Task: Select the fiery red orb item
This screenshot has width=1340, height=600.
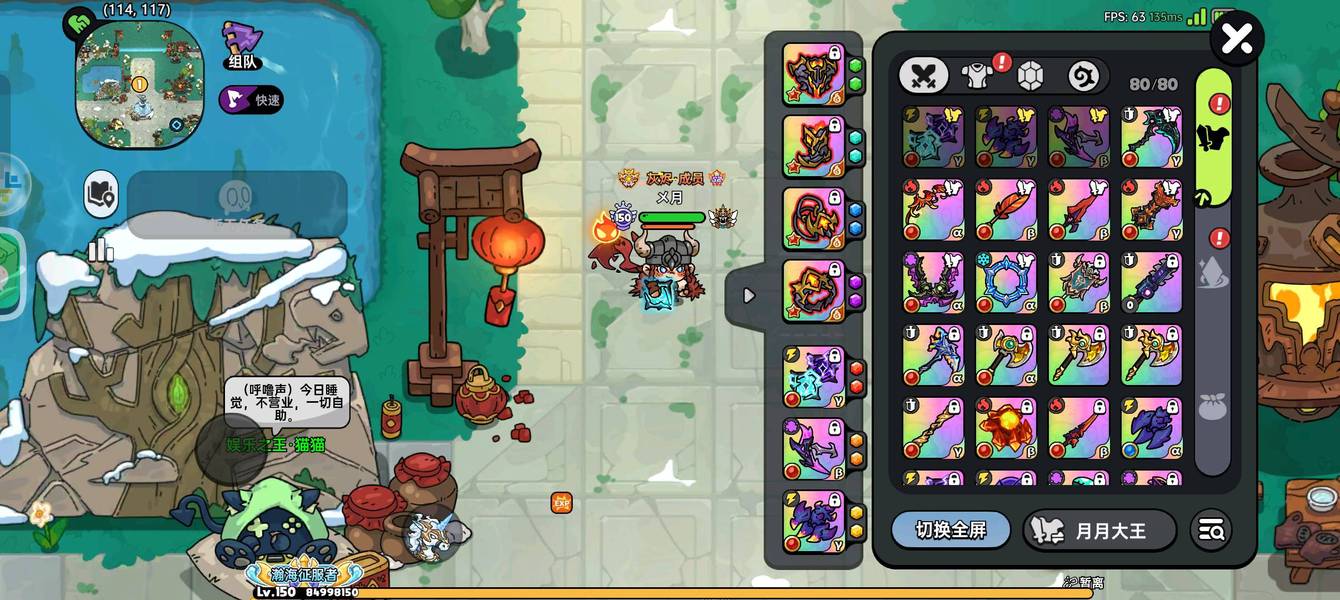Action: pyautogui.click(x=1006, y=427)
